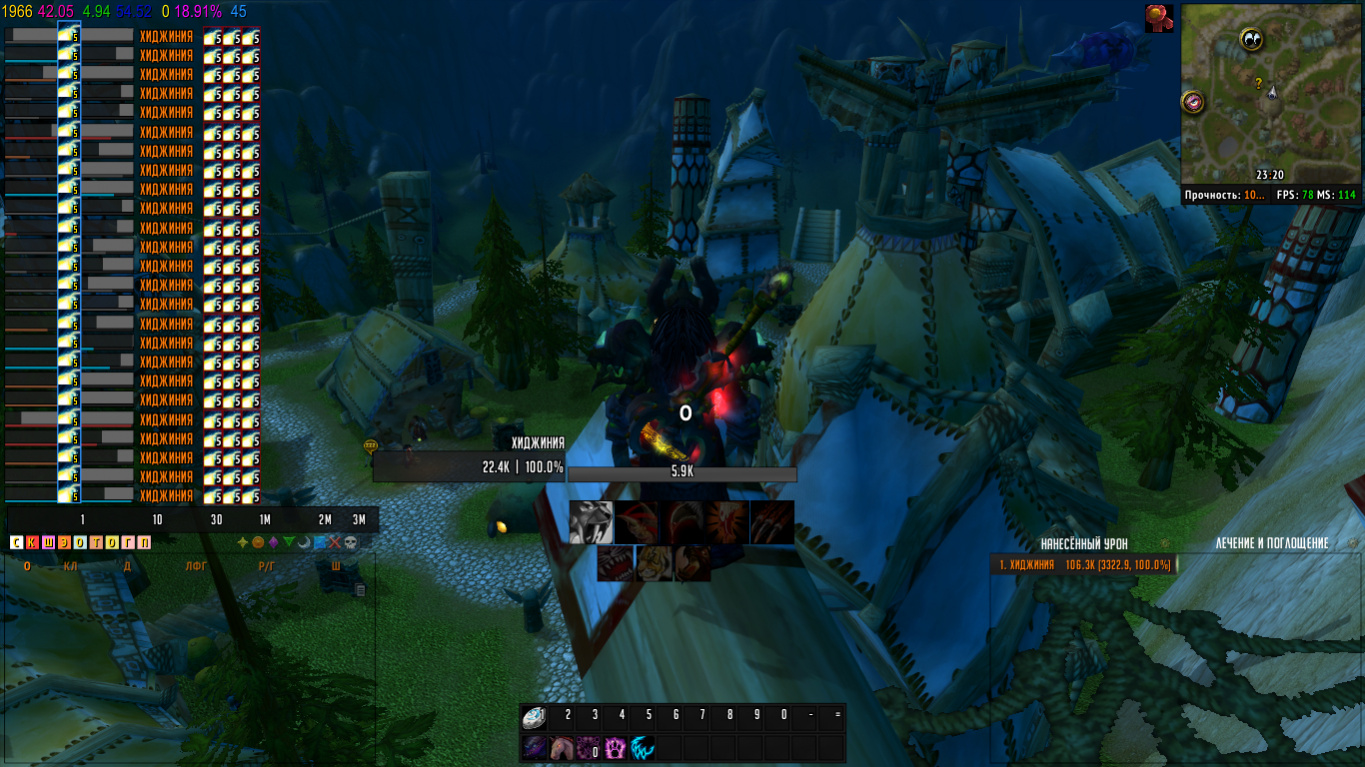Switch to the Damage Done tab
1365x767 pixels.
pyautogui.click(x=1083, y=543)
